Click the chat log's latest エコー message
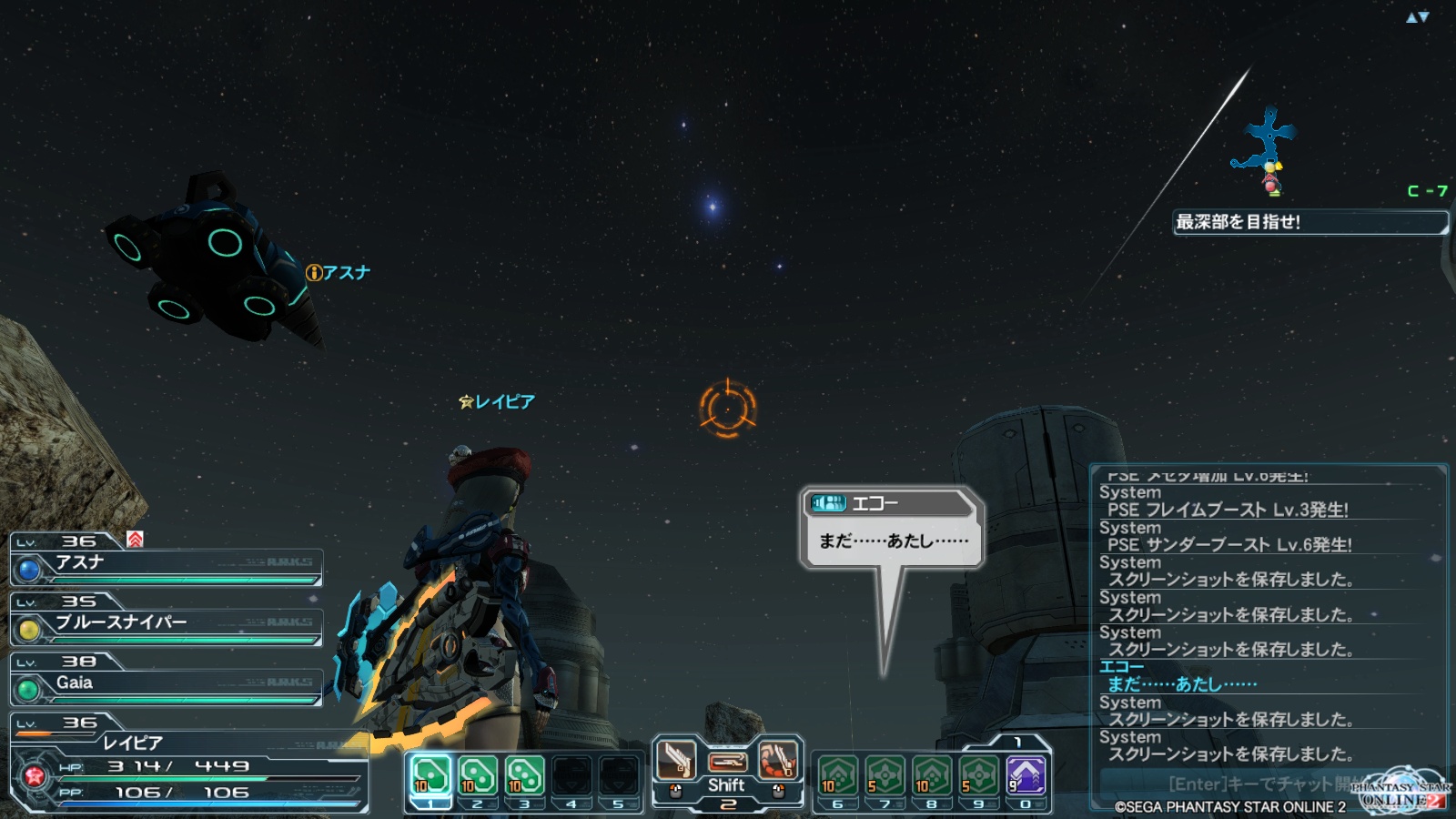Viewport: 1456px width, 819px height. [1183, 683]
